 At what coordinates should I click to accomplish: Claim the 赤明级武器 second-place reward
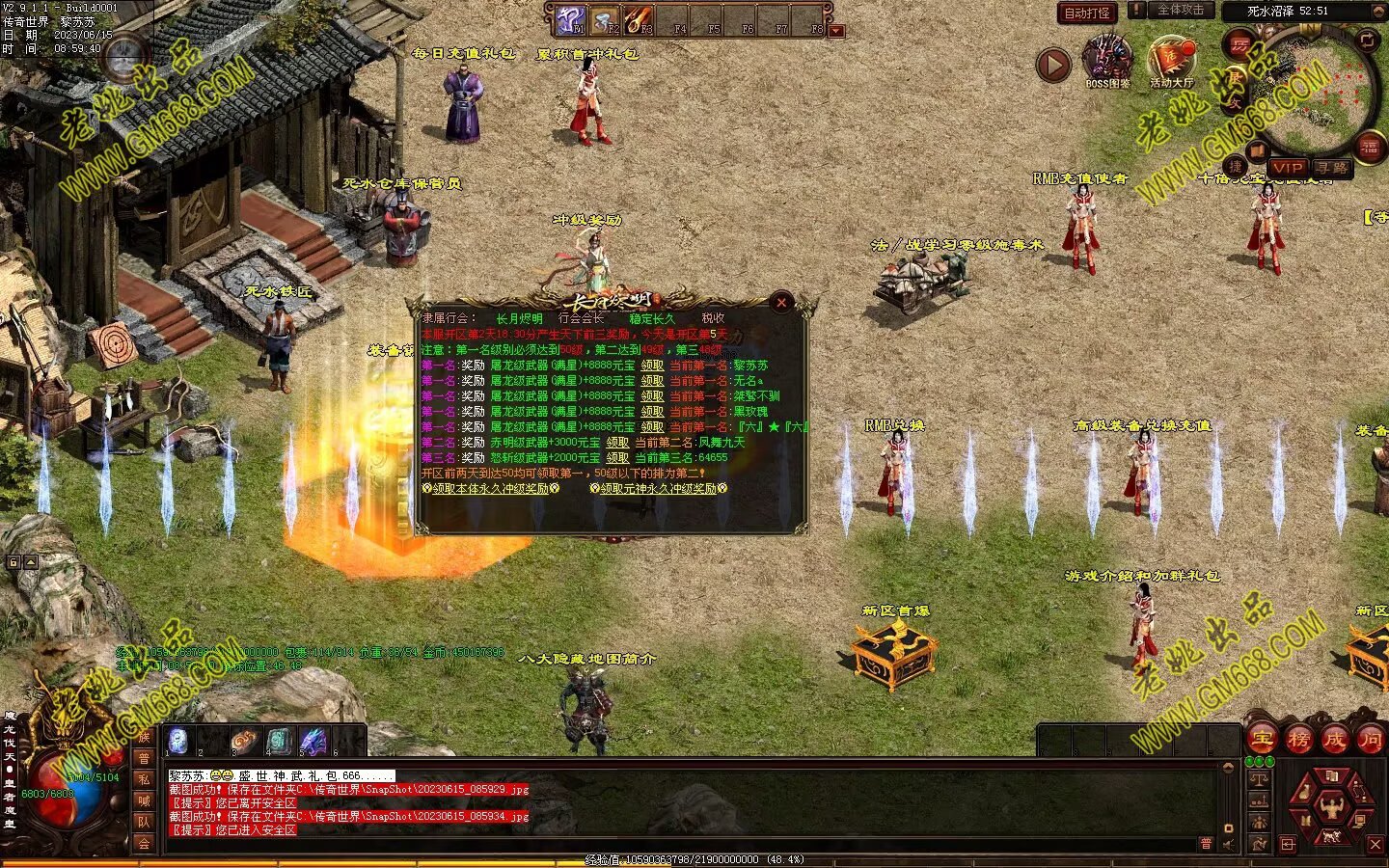(617, 443)
